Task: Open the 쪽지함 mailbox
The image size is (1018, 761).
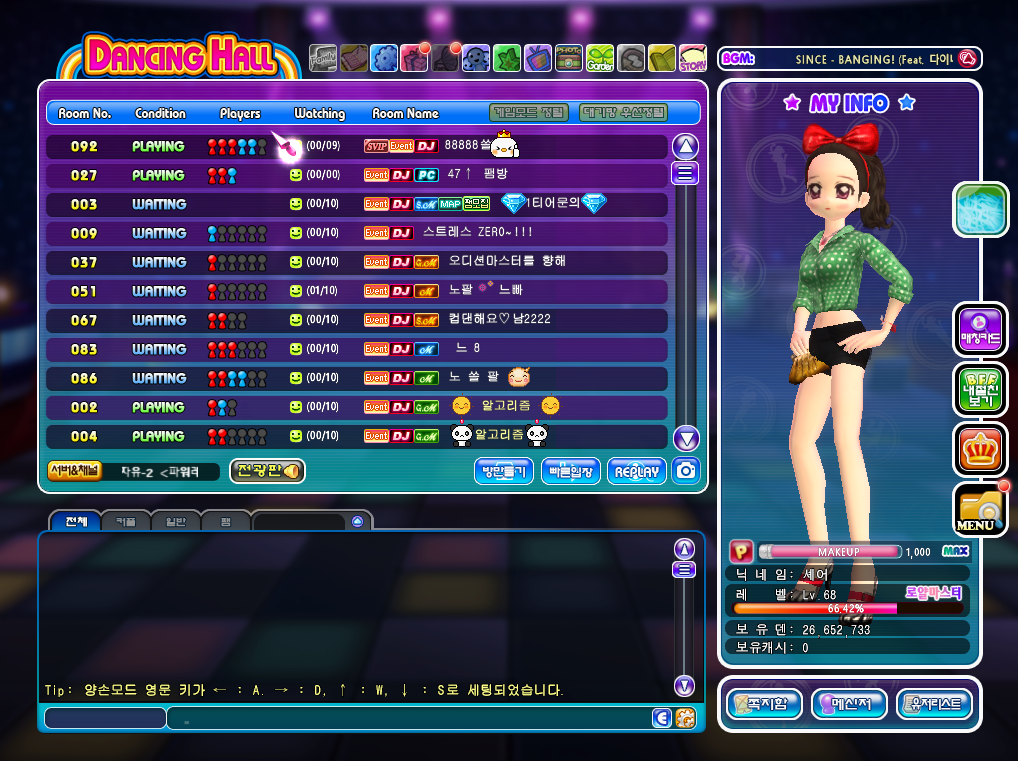Action: coord(763,704)
